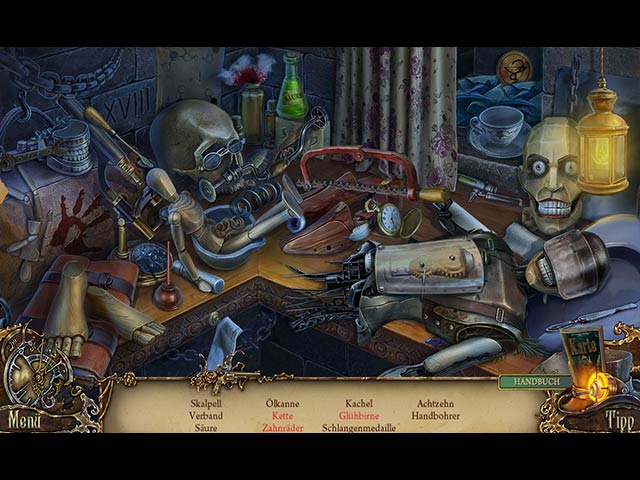This screenshot has width=640, height=480.
Task: Select the red word Glühbirne
Action: tap(359, 416)
